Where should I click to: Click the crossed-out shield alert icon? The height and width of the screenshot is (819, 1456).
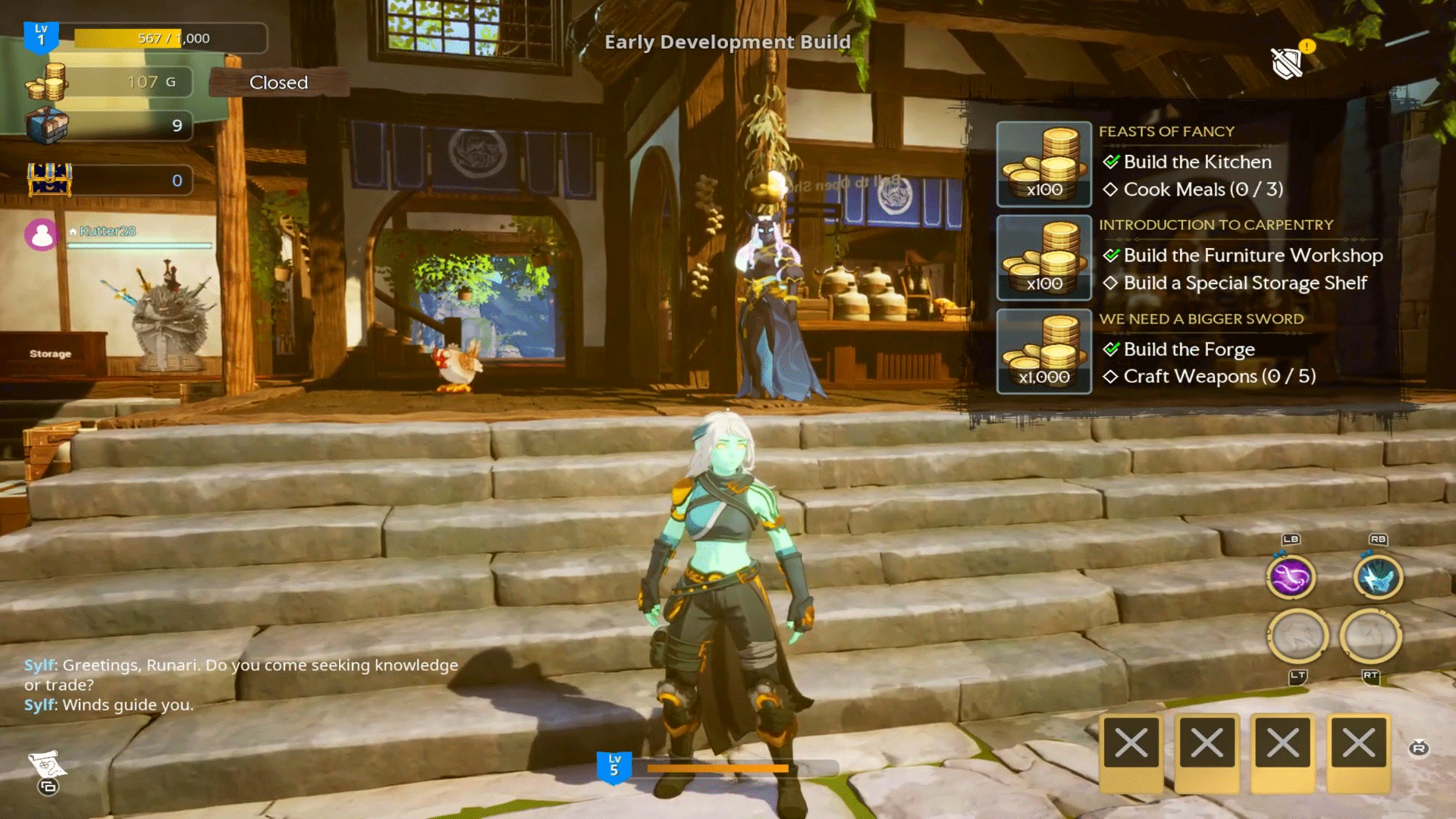(x=1288, y=62)
